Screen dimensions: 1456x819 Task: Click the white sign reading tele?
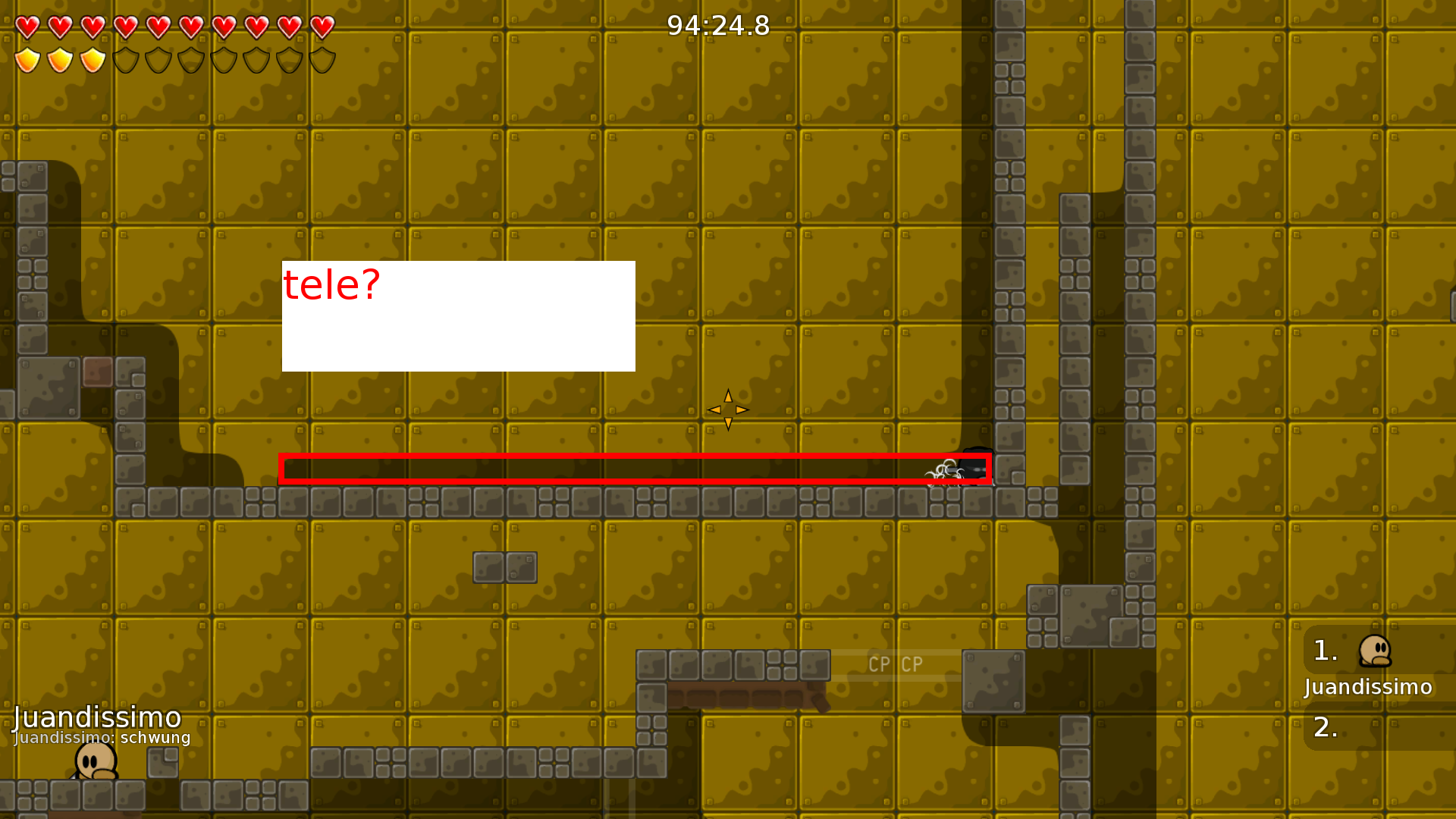458,315
